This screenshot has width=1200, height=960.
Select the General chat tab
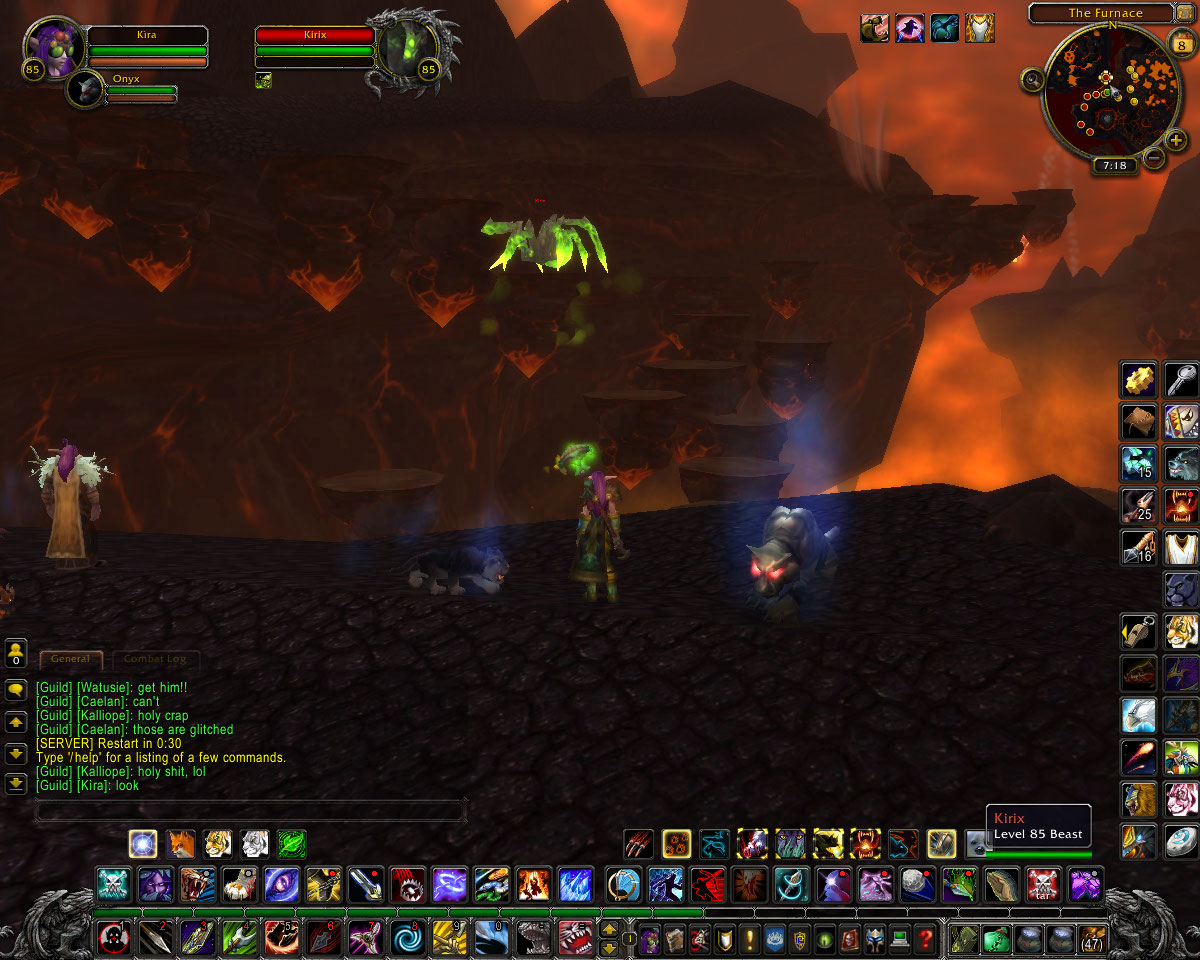(x=70, y=659)
